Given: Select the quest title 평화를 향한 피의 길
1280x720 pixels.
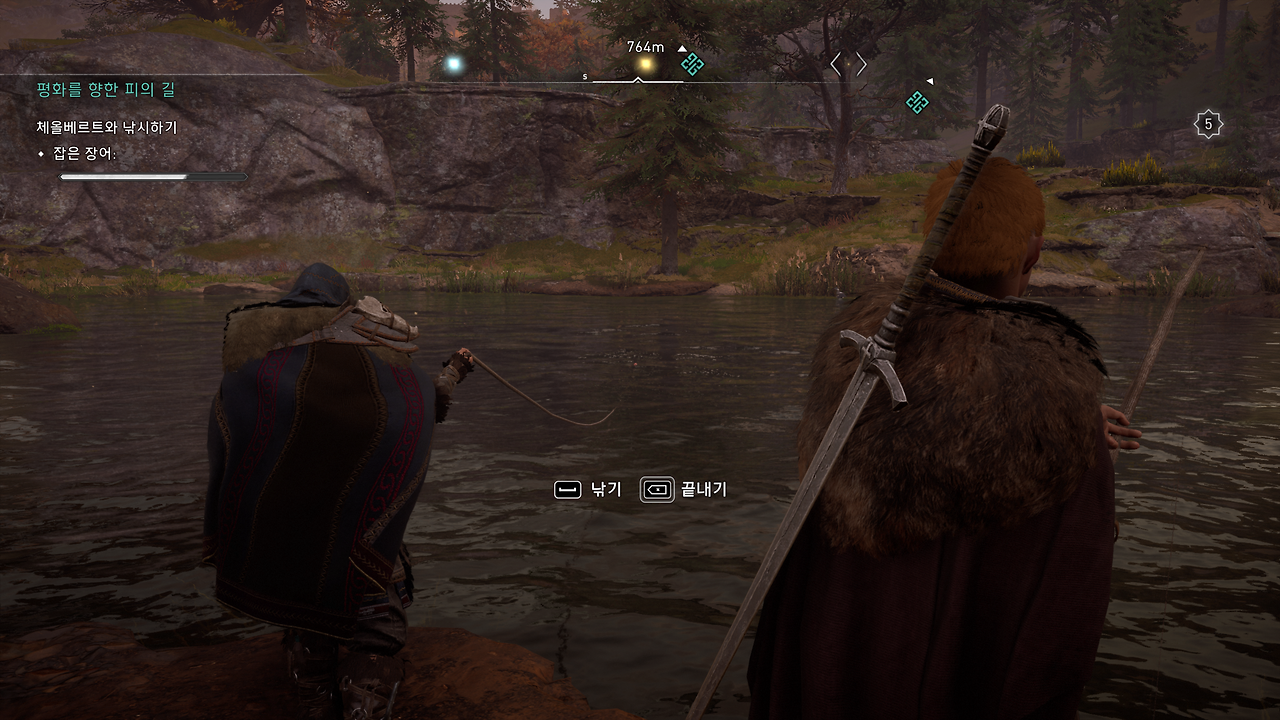Looking at the screenshot, I should click(x=103, y=88).
